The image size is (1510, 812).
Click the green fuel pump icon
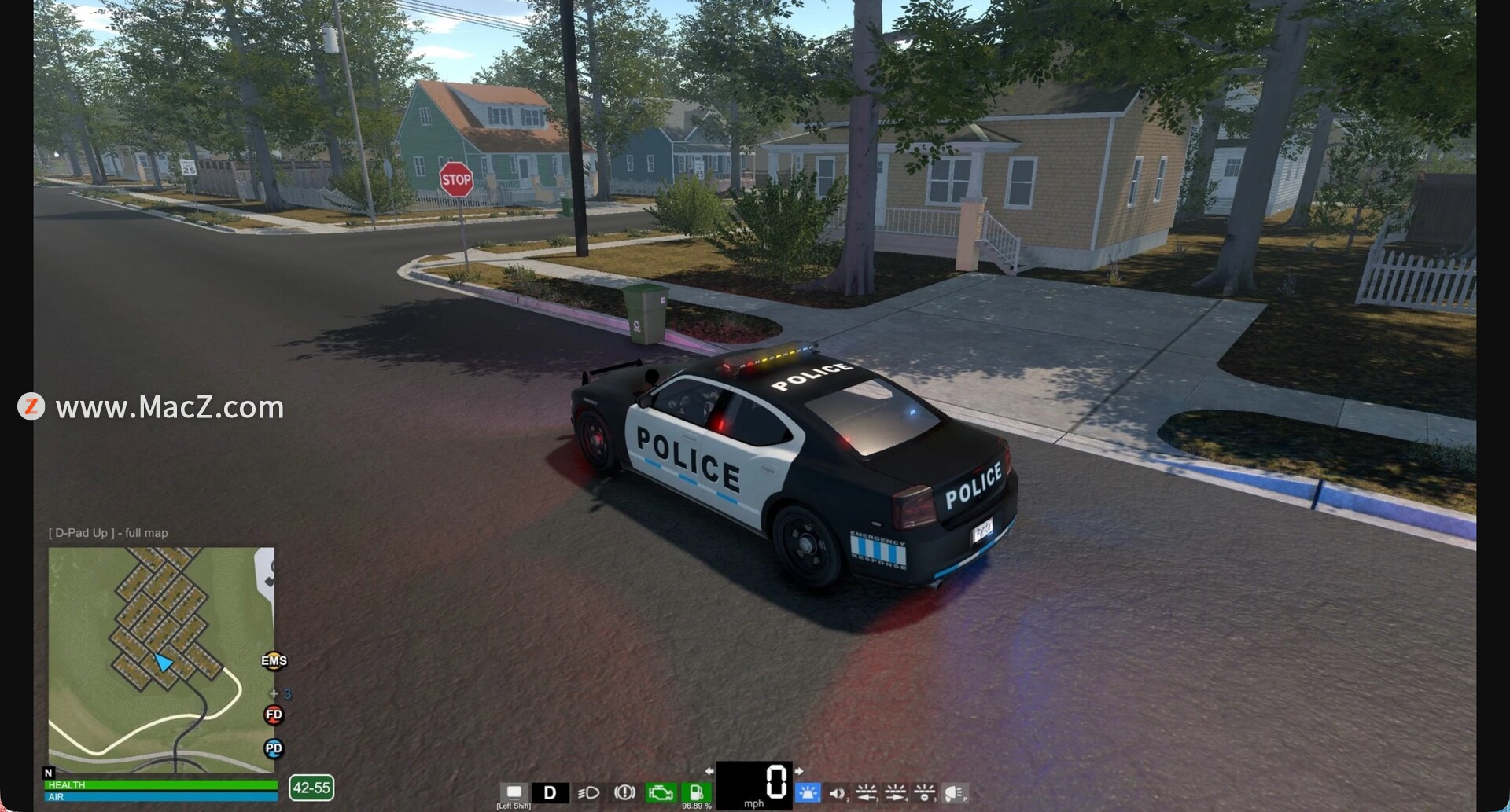tap(696, 792)
